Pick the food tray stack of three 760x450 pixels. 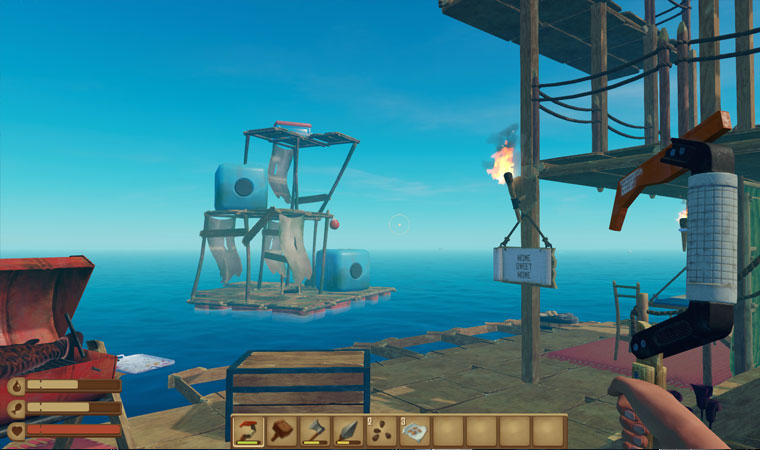(415, 431)
